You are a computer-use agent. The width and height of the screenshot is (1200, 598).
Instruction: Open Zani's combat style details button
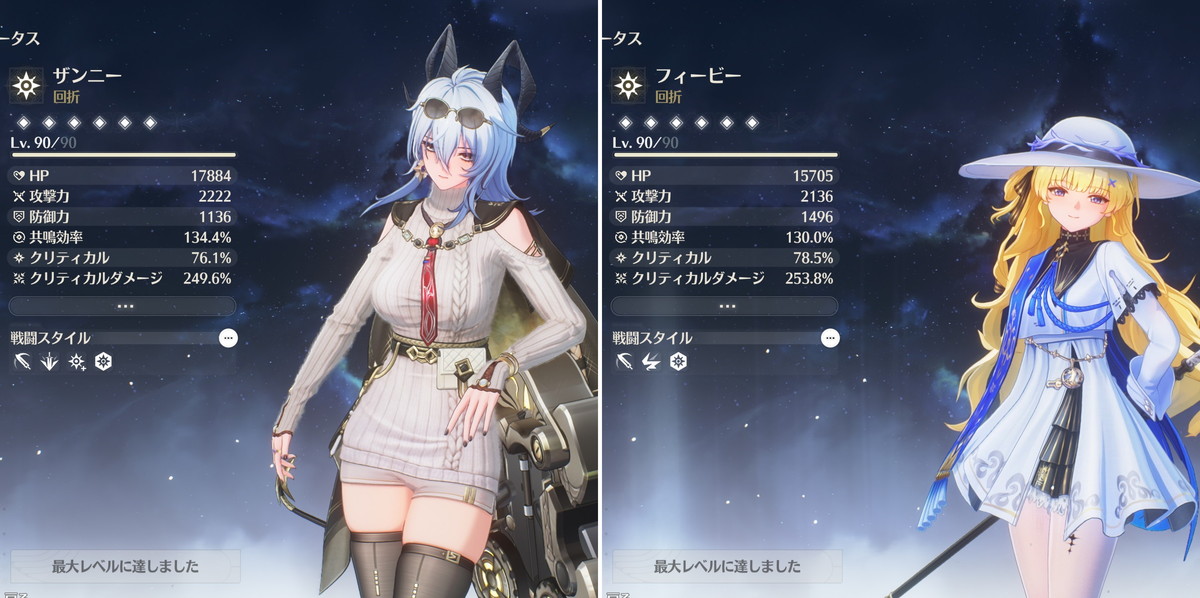tap(228, 338)
